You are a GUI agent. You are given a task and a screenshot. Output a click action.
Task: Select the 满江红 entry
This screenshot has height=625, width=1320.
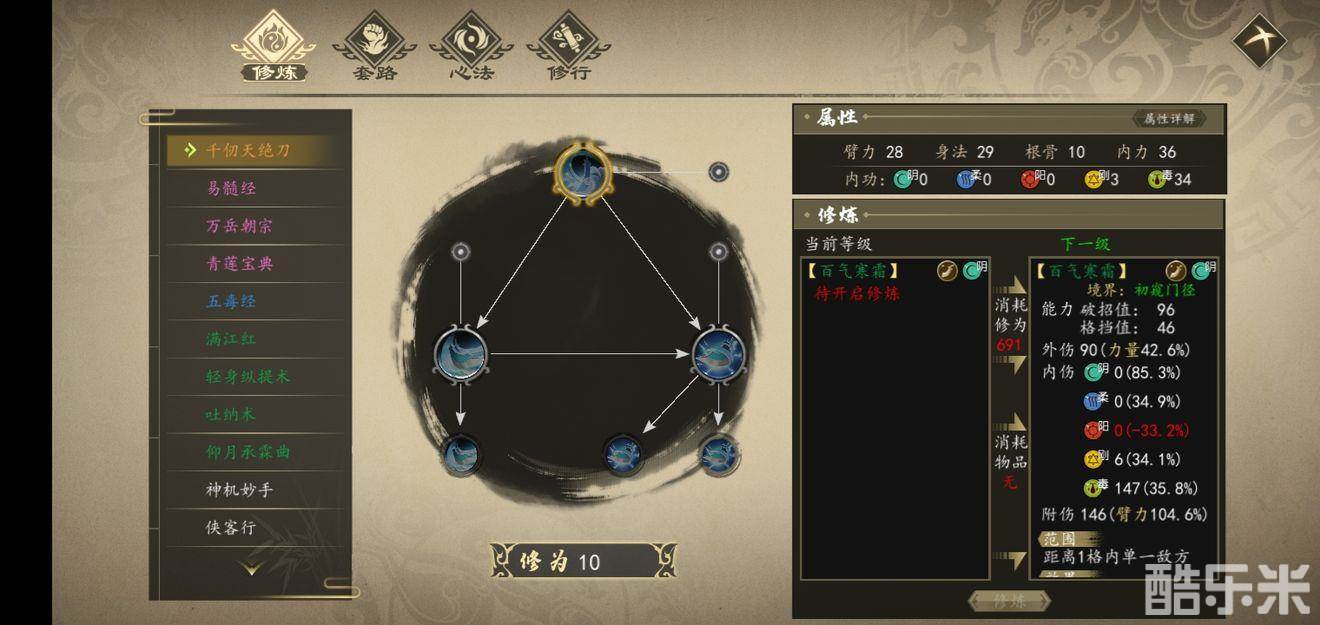point(232,339)
